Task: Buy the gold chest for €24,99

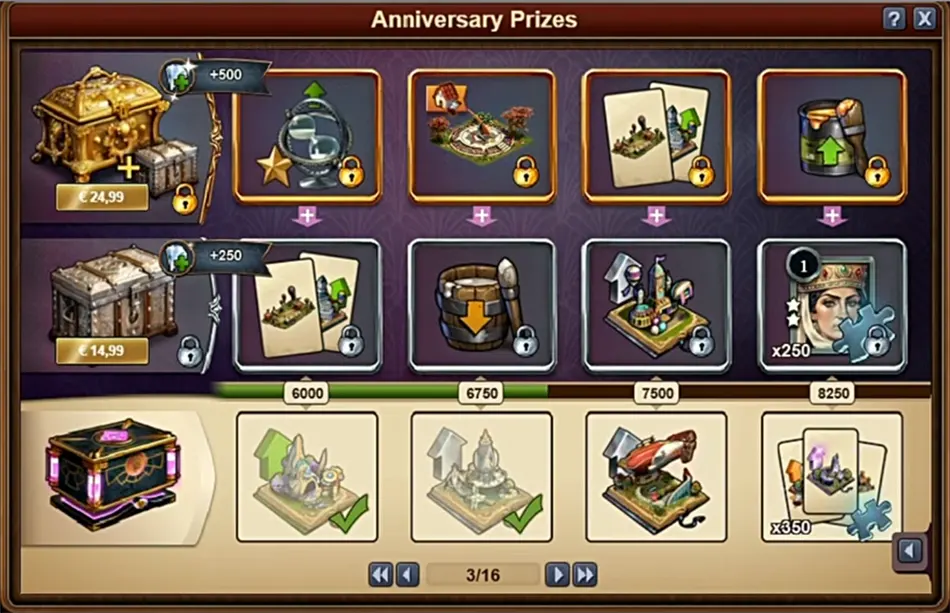Action: (101, 197)
